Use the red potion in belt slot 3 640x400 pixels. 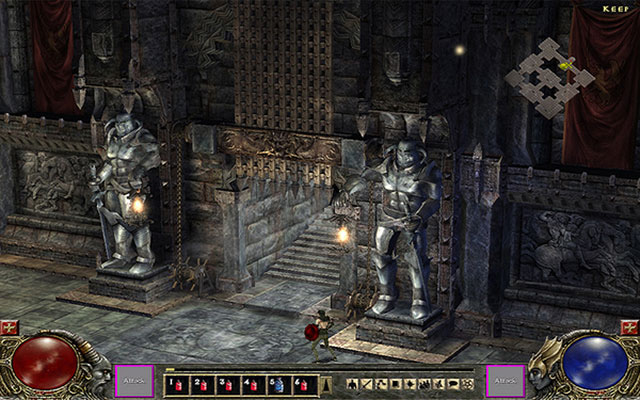(228, 384)
